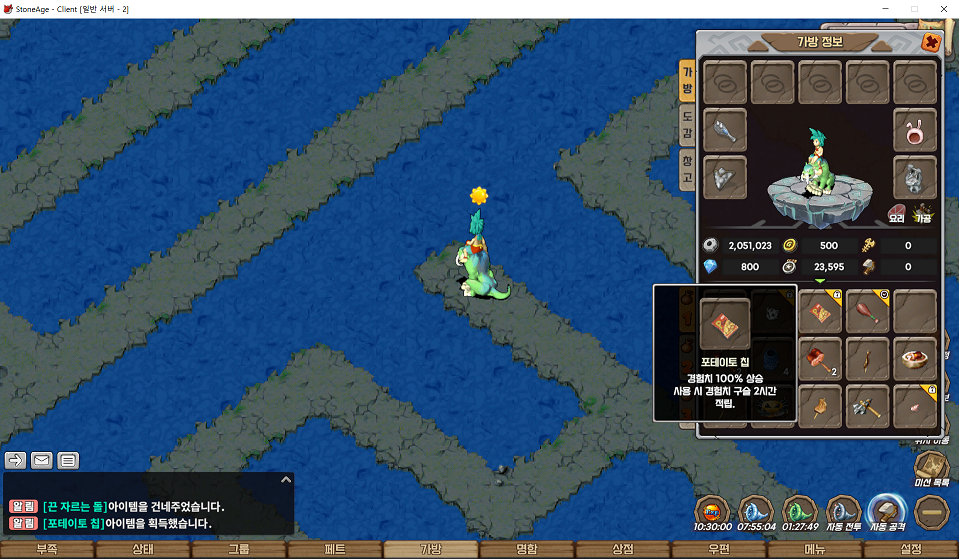Image resolution: width=959 pixels, height=559 pixels.
Task: Choose the food bowl inventory item
Action: pyautogui.click(x=914, y=358)
